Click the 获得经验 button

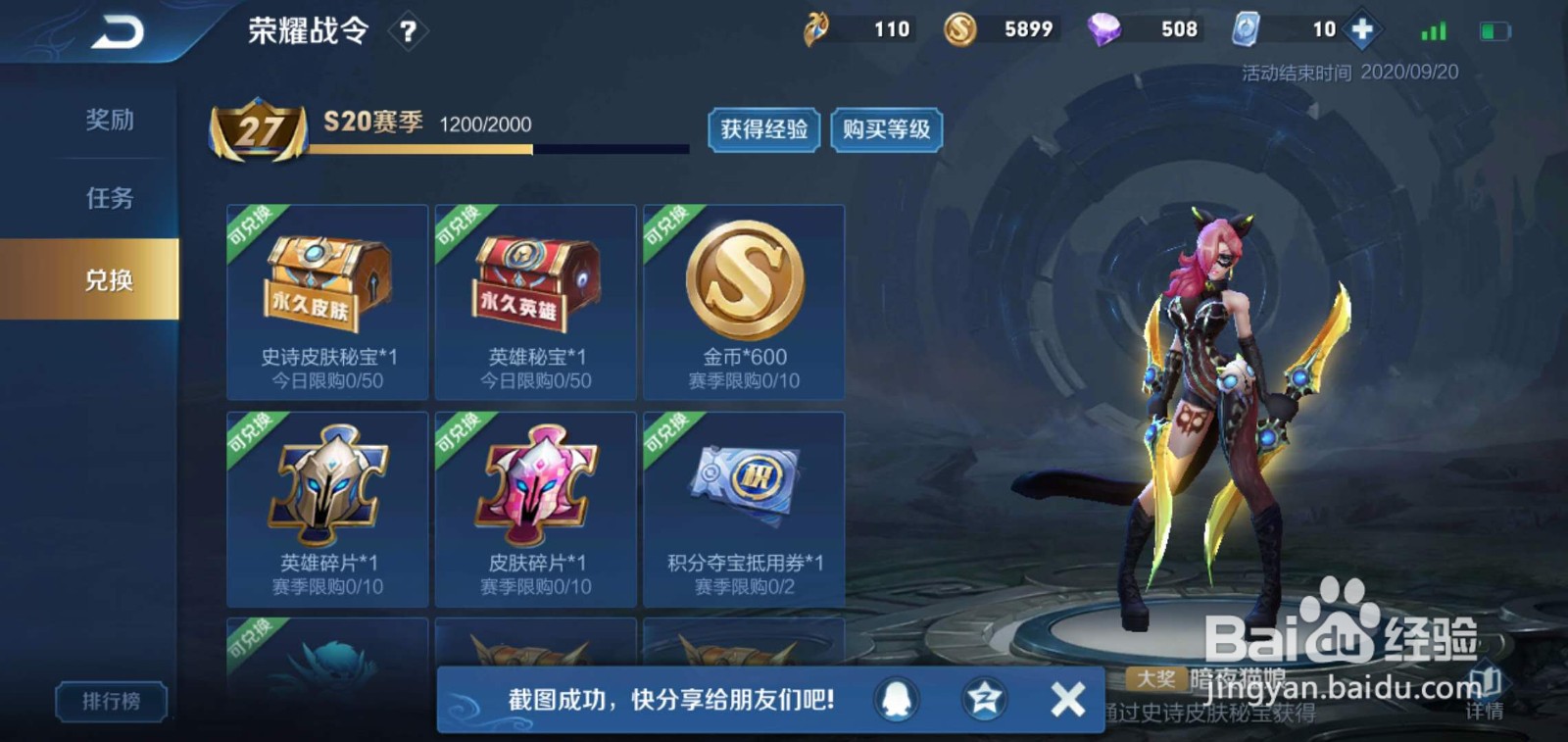(x=764, y=130)
